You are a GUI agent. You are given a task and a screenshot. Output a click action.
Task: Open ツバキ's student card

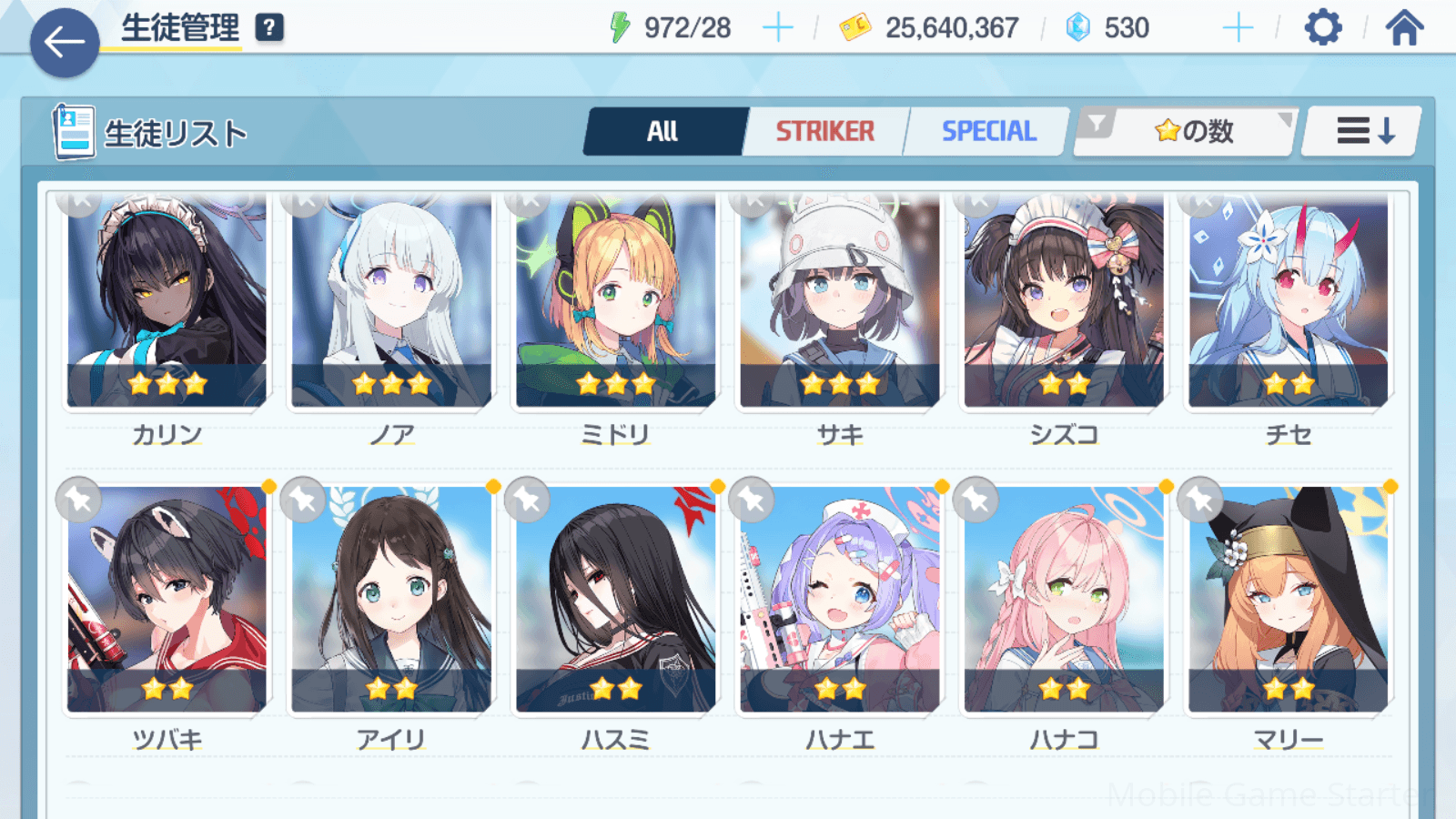[167, 601]
